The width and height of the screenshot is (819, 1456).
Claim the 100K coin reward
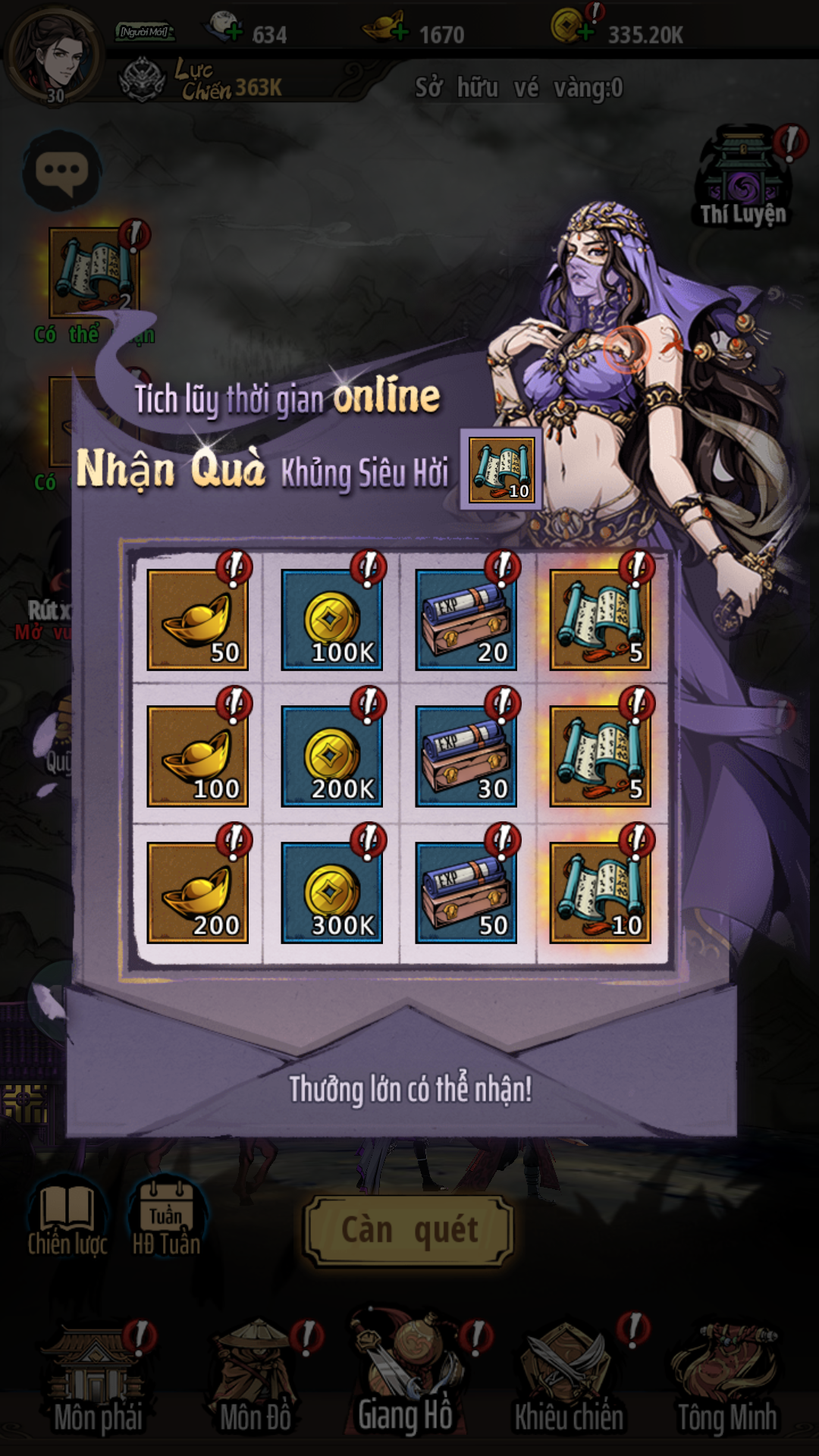pos(331,620)
